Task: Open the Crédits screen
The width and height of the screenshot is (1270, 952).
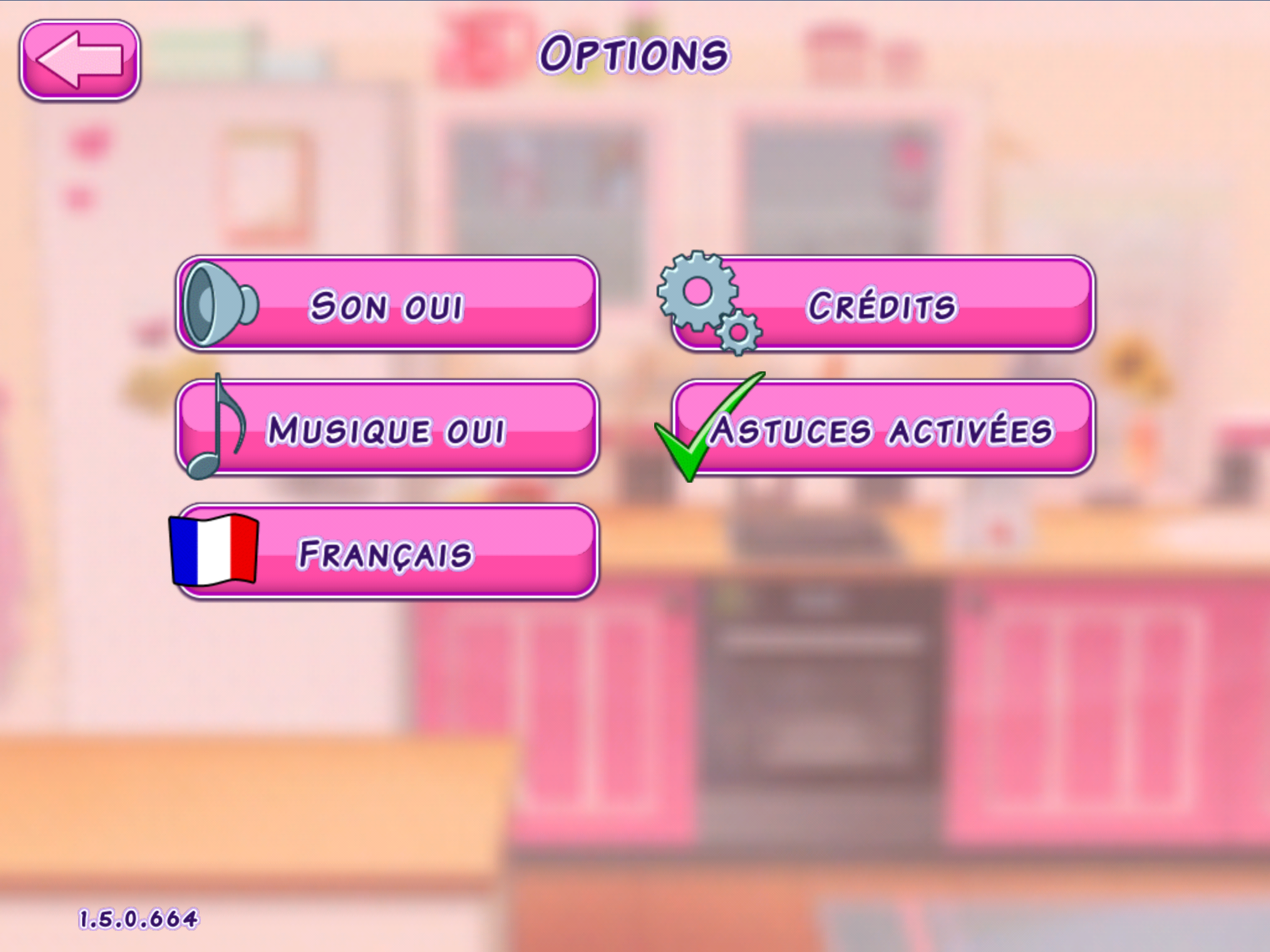Action: pos(882,304)
